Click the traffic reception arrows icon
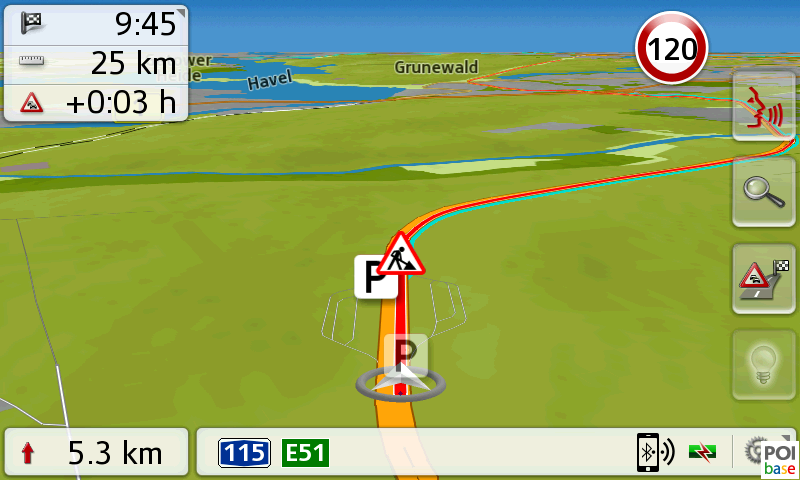Image resolution: width=800 pixels, height=480 pixels. tap(705, 454)
